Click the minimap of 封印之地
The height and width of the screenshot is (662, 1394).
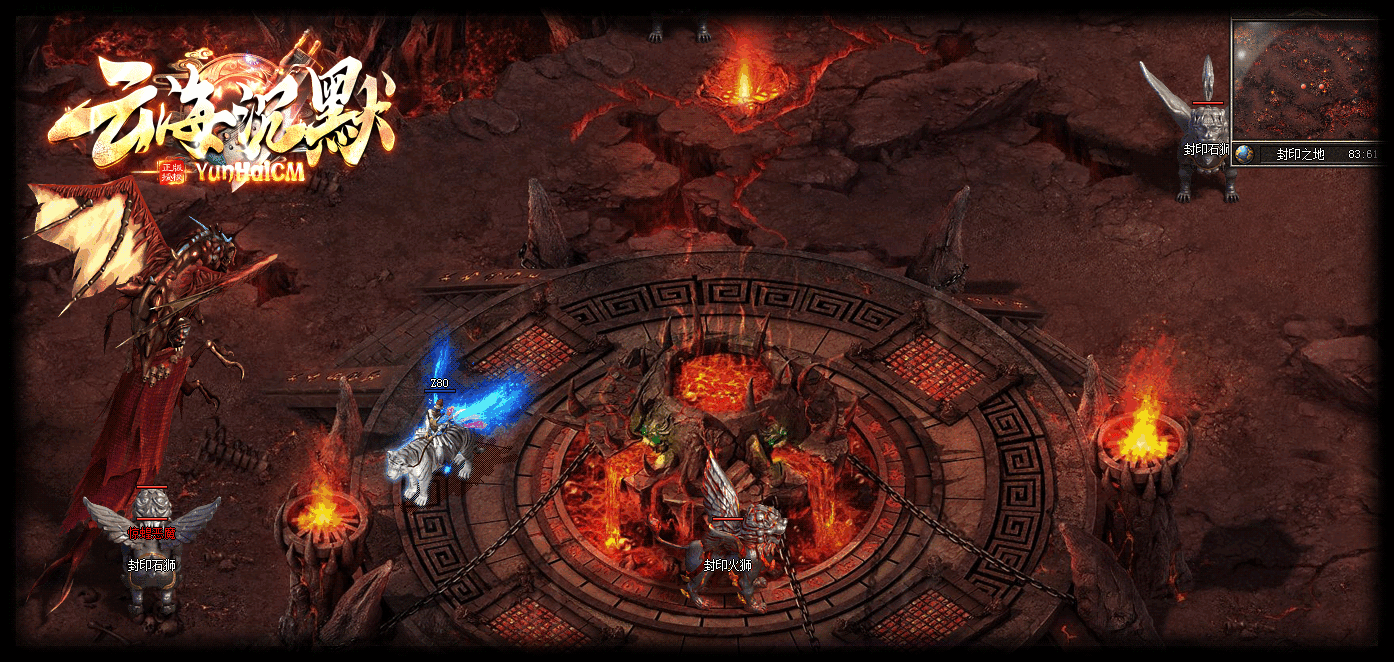(x=1305, y=80)
